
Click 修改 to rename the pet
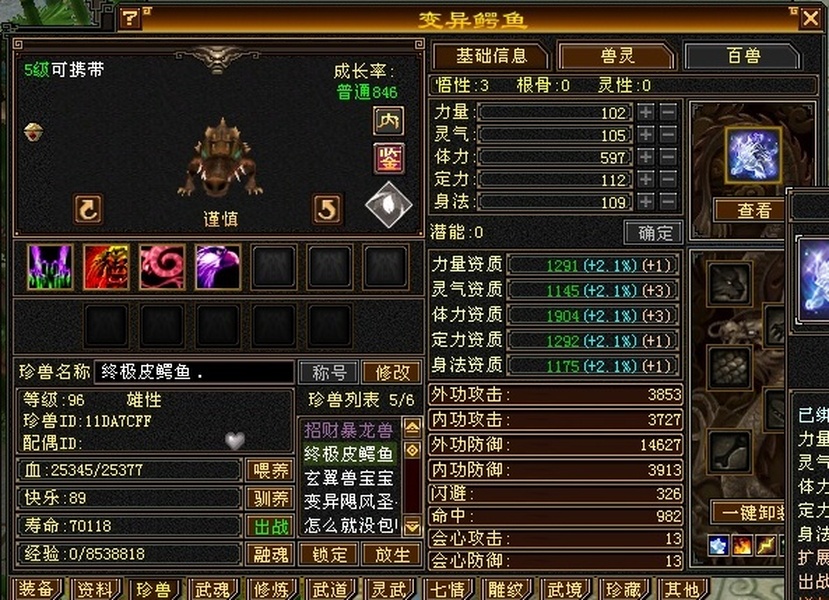pos(392,373)
